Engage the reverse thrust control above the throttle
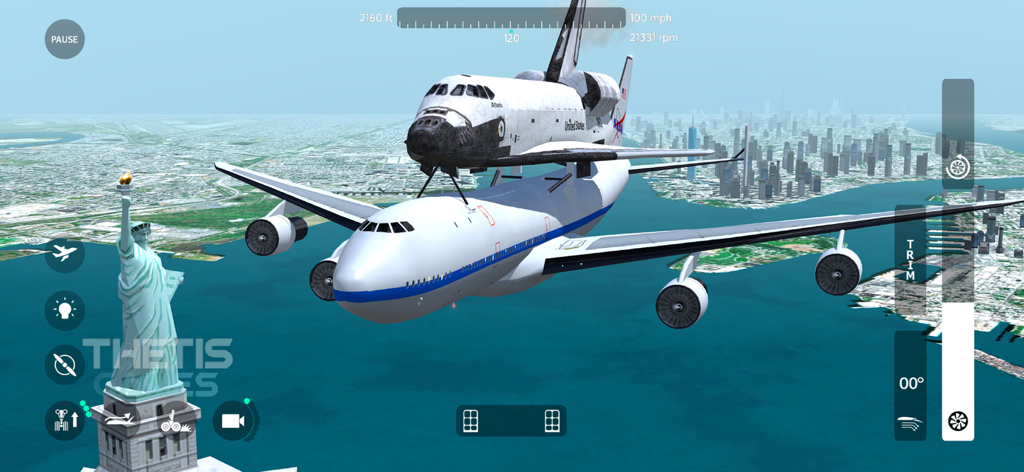1024x472 pixels. (x=958, y=165)
